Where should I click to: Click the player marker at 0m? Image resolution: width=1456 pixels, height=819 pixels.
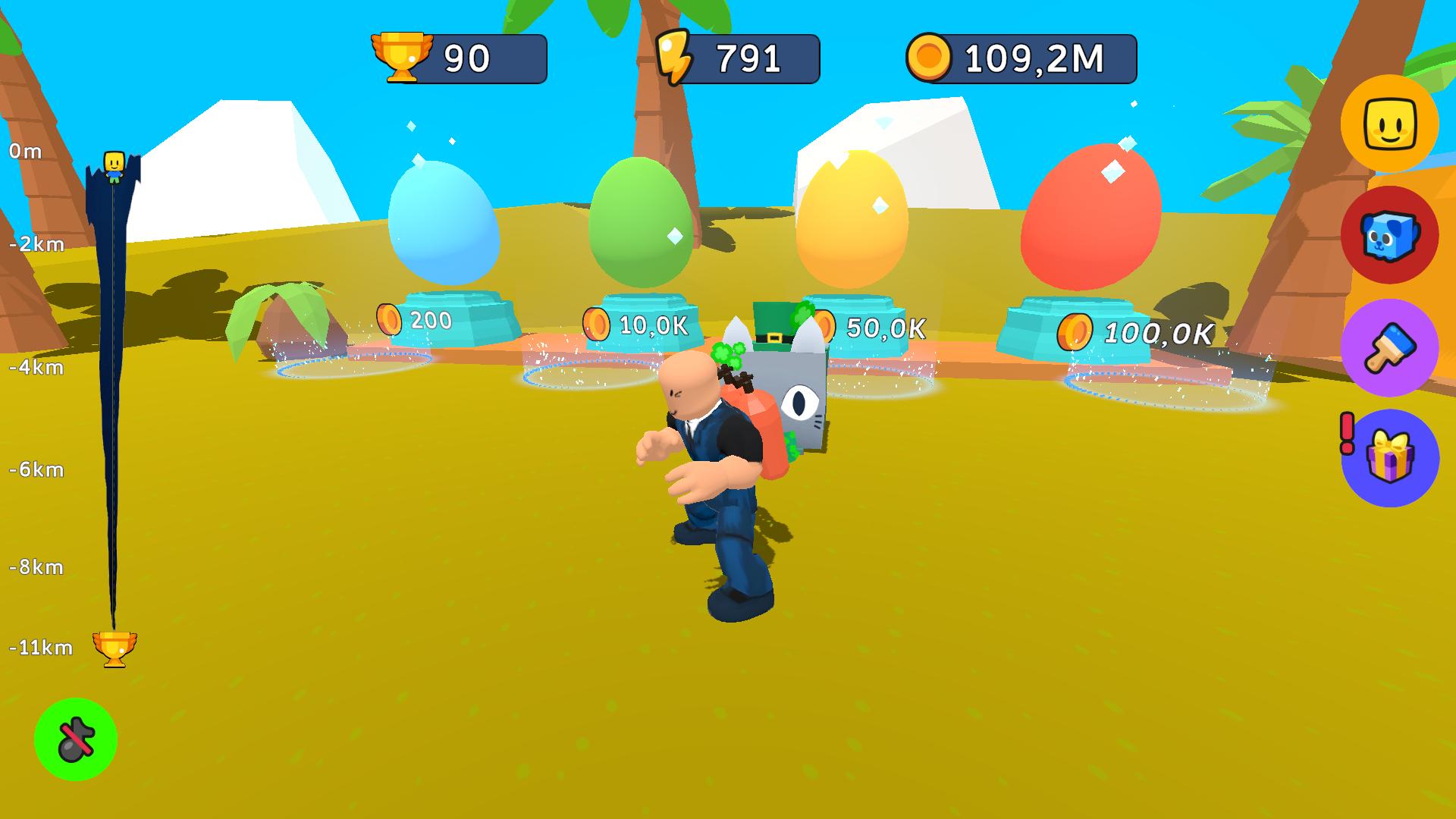tap(112, 163)
